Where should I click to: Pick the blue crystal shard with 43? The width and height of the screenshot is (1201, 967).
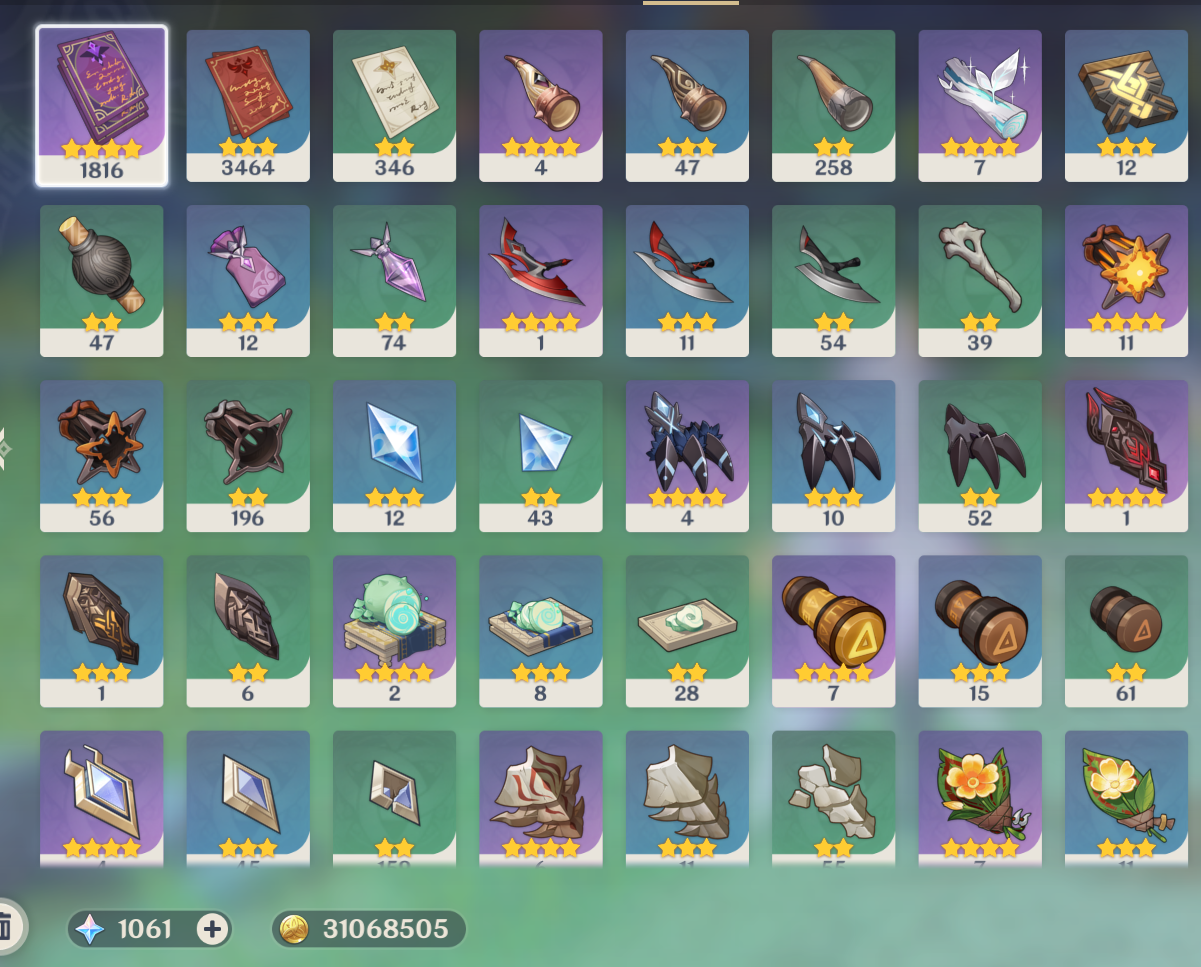coord(541,455)
